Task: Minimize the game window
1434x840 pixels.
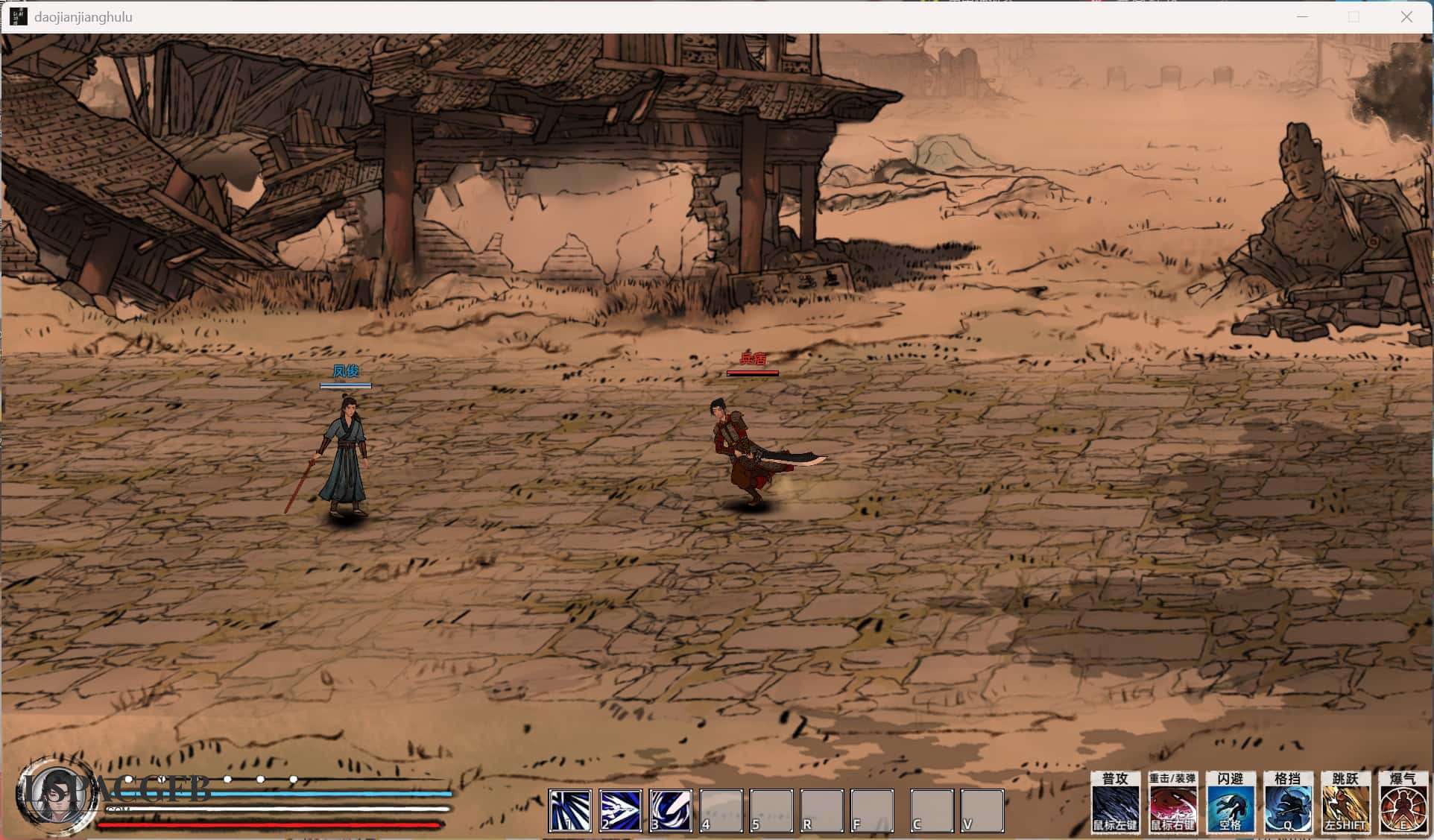Action: pyautogui.click(x=1302, y=16)
